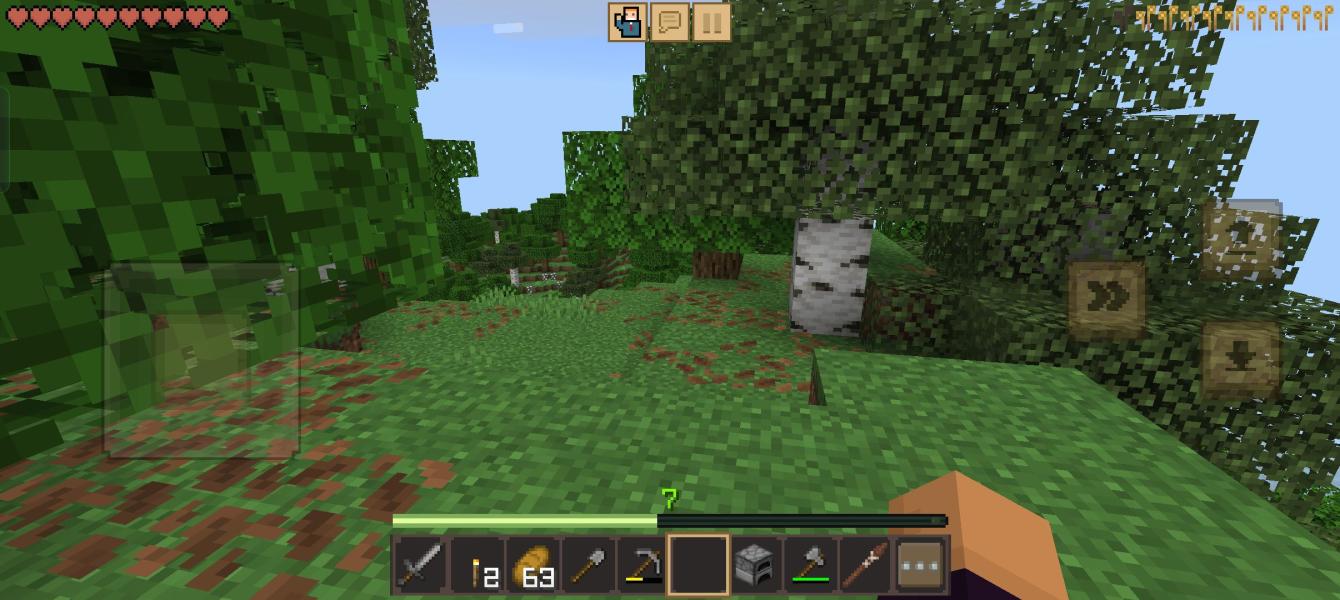The image size is (1340, 600).
Task: Toggle sprint with the double-arrow button
Action: [1106, 299]
